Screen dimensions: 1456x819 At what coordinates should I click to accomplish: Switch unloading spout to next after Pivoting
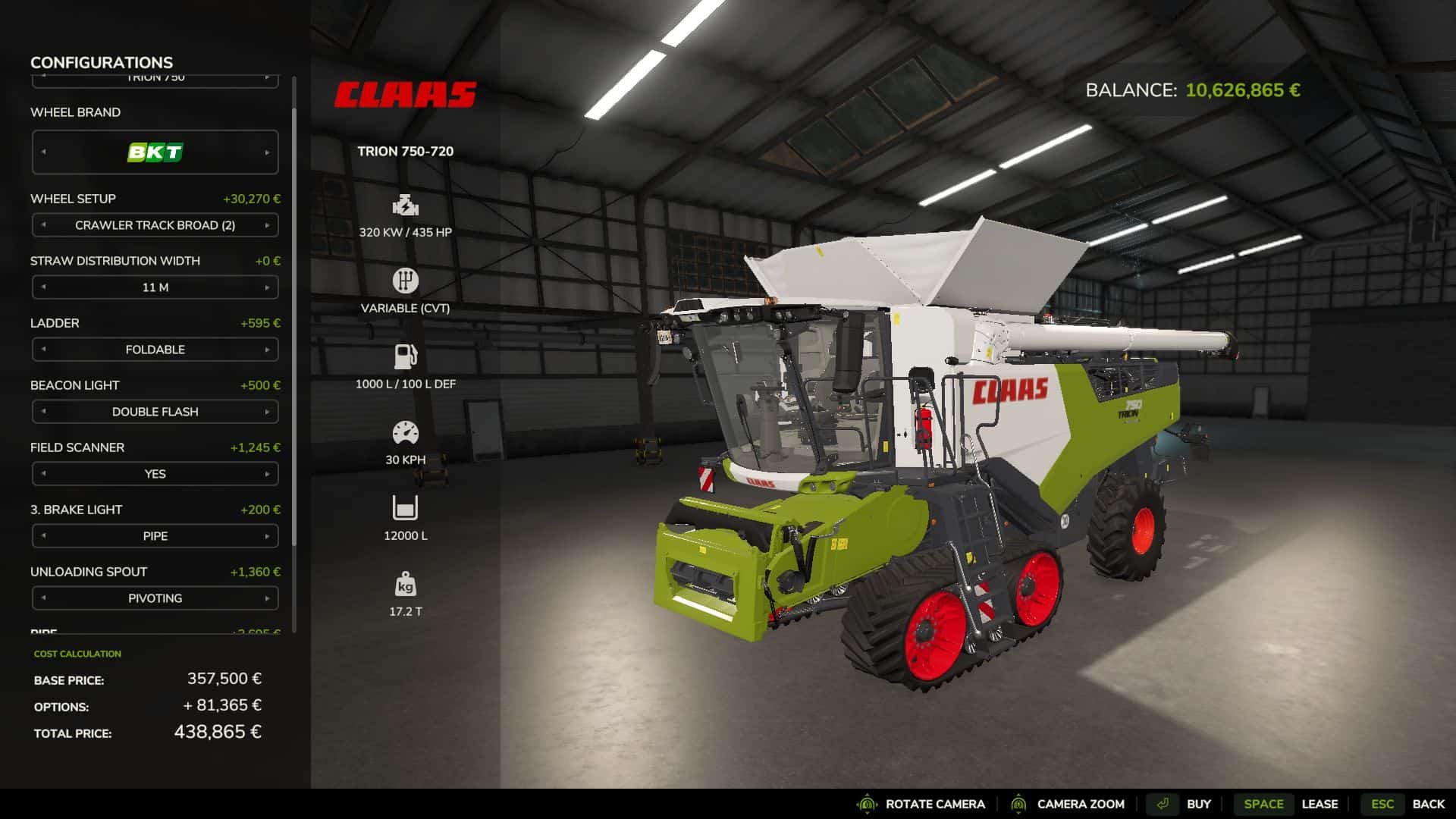tap(267, 598)
